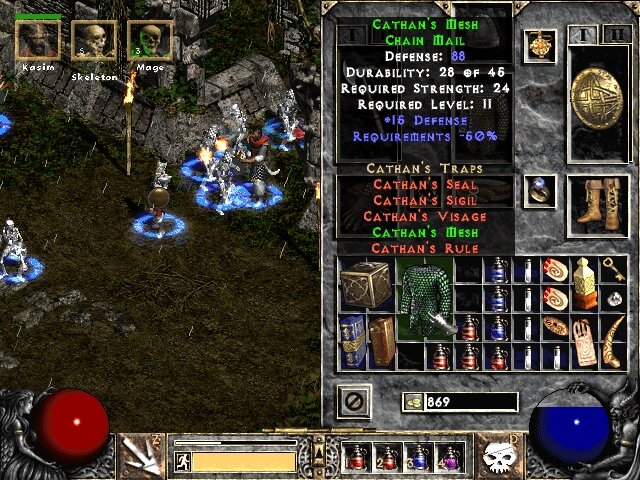640x480 pixels.
Task: Select the Kasim mercenary portrait
Action: click(x=37, y=38)
